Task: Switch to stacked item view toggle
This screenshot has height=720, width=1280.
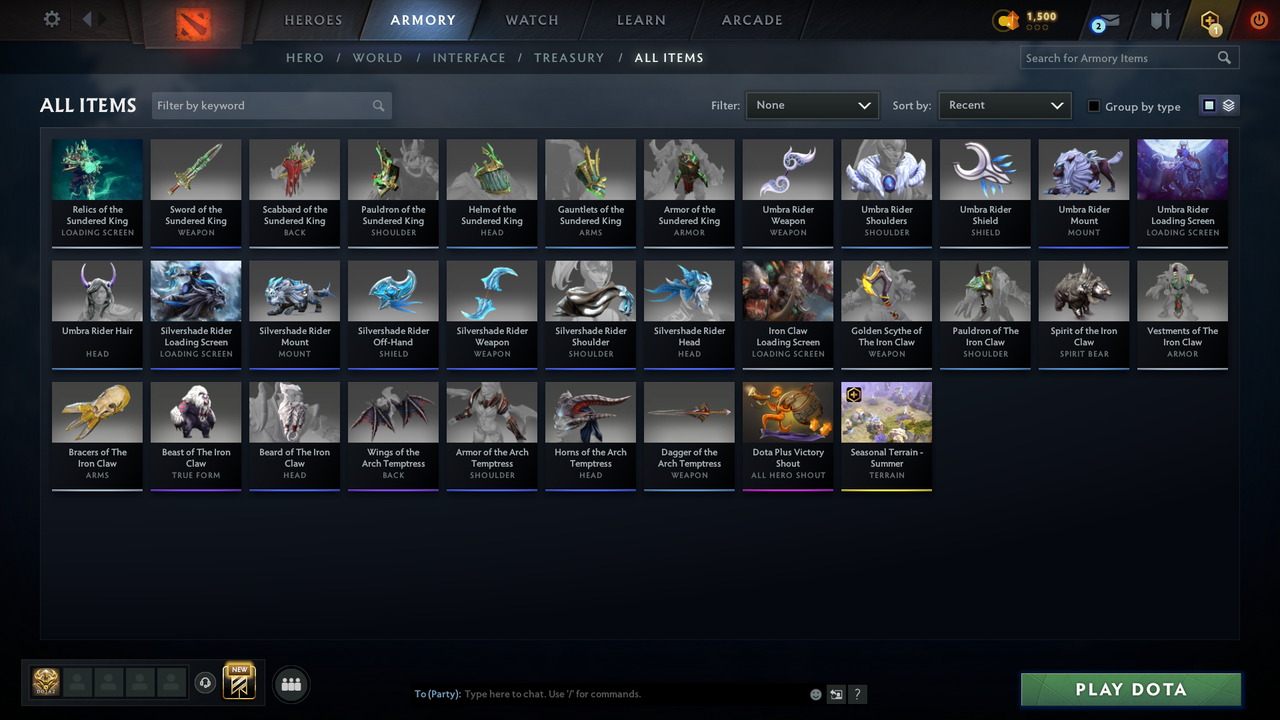Action: click(1227, 104)
